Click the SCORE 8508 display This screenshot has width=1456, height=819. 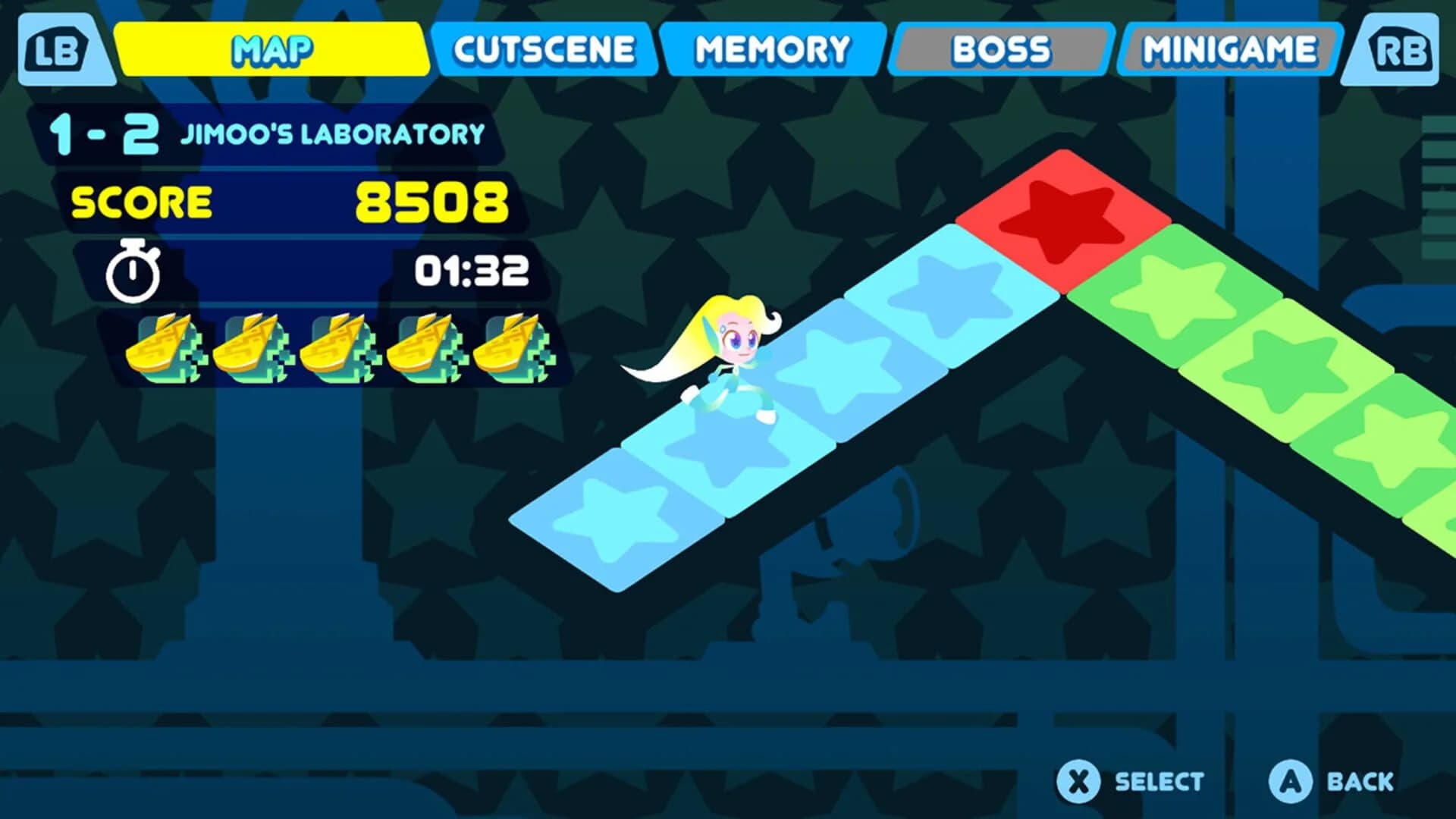(x=288, y=201)
